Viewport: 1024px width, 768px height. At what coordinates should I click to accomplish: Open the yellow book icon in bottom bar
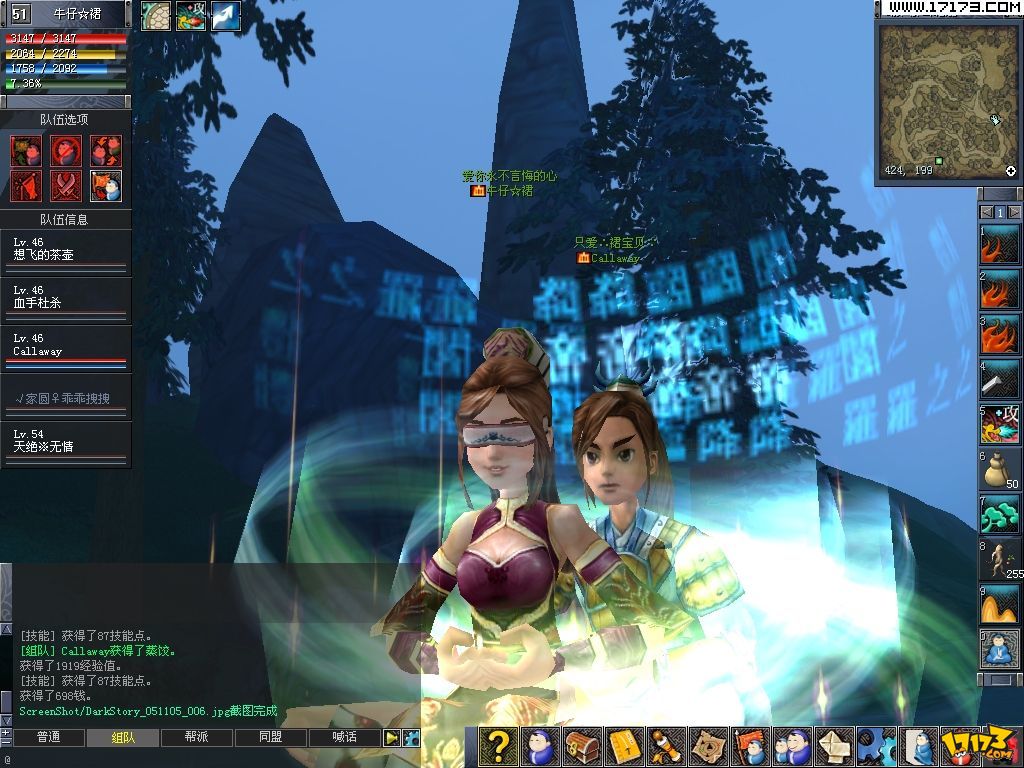pos(623,746)
